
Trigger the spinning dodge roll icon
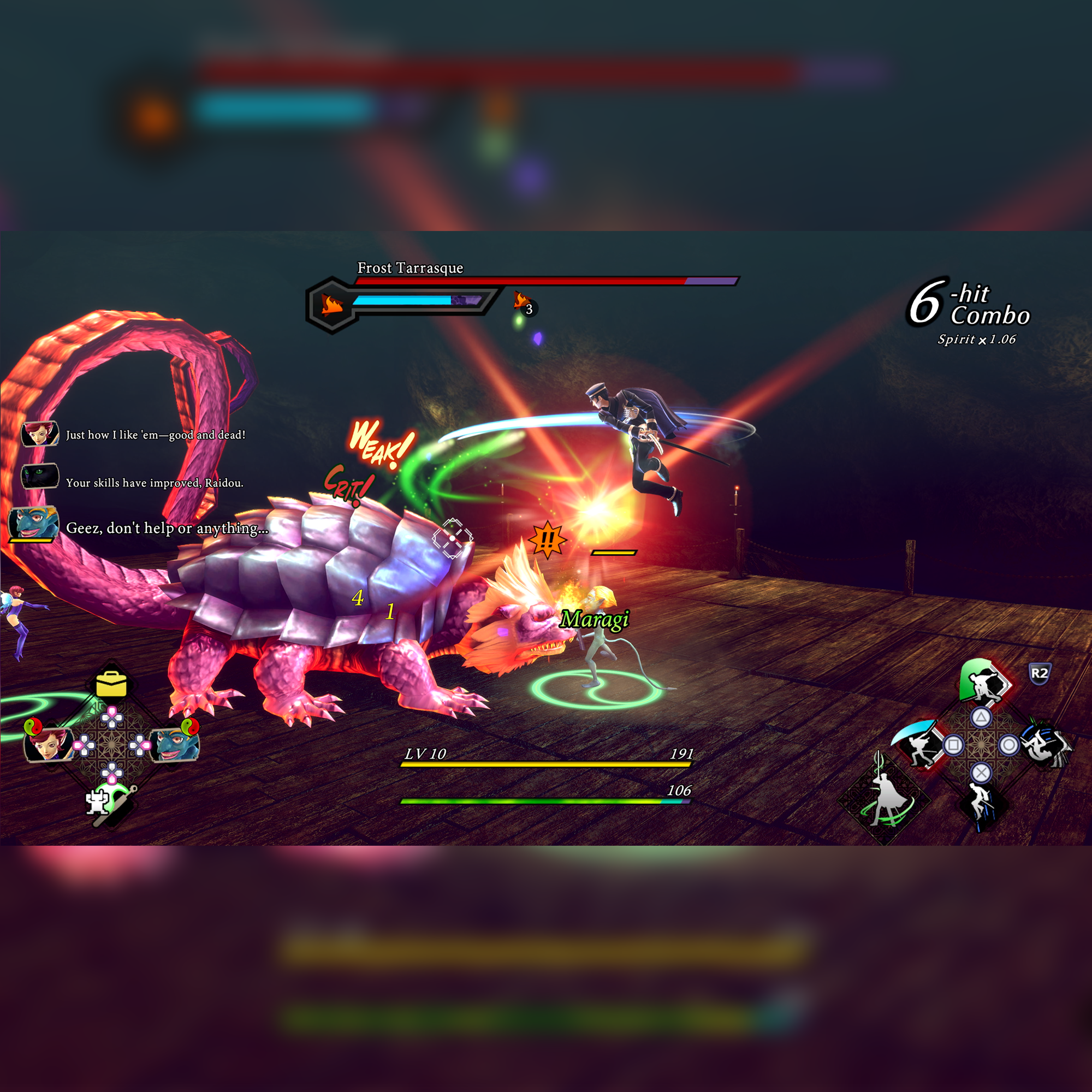(1044, 746)
